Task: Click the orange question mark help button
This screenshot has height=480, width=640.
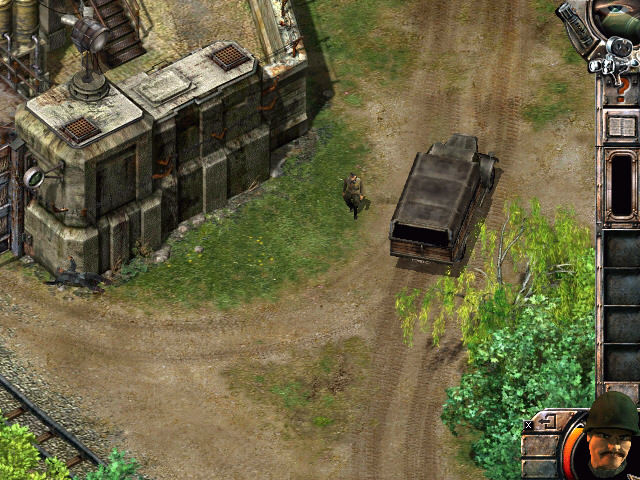Action: coord(622,89)
